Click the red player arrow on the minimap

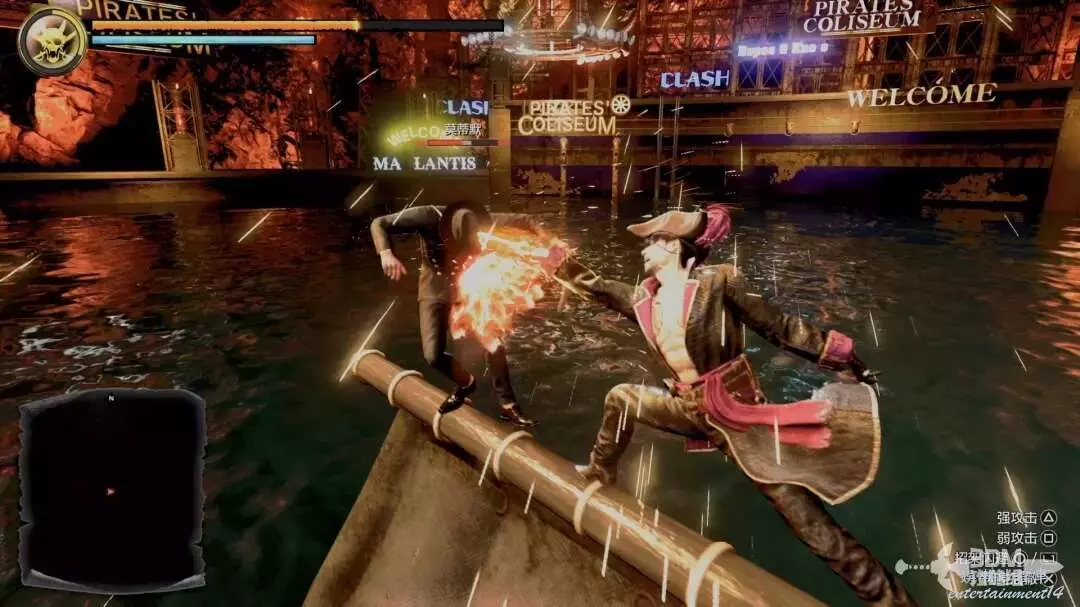[110, 491]
